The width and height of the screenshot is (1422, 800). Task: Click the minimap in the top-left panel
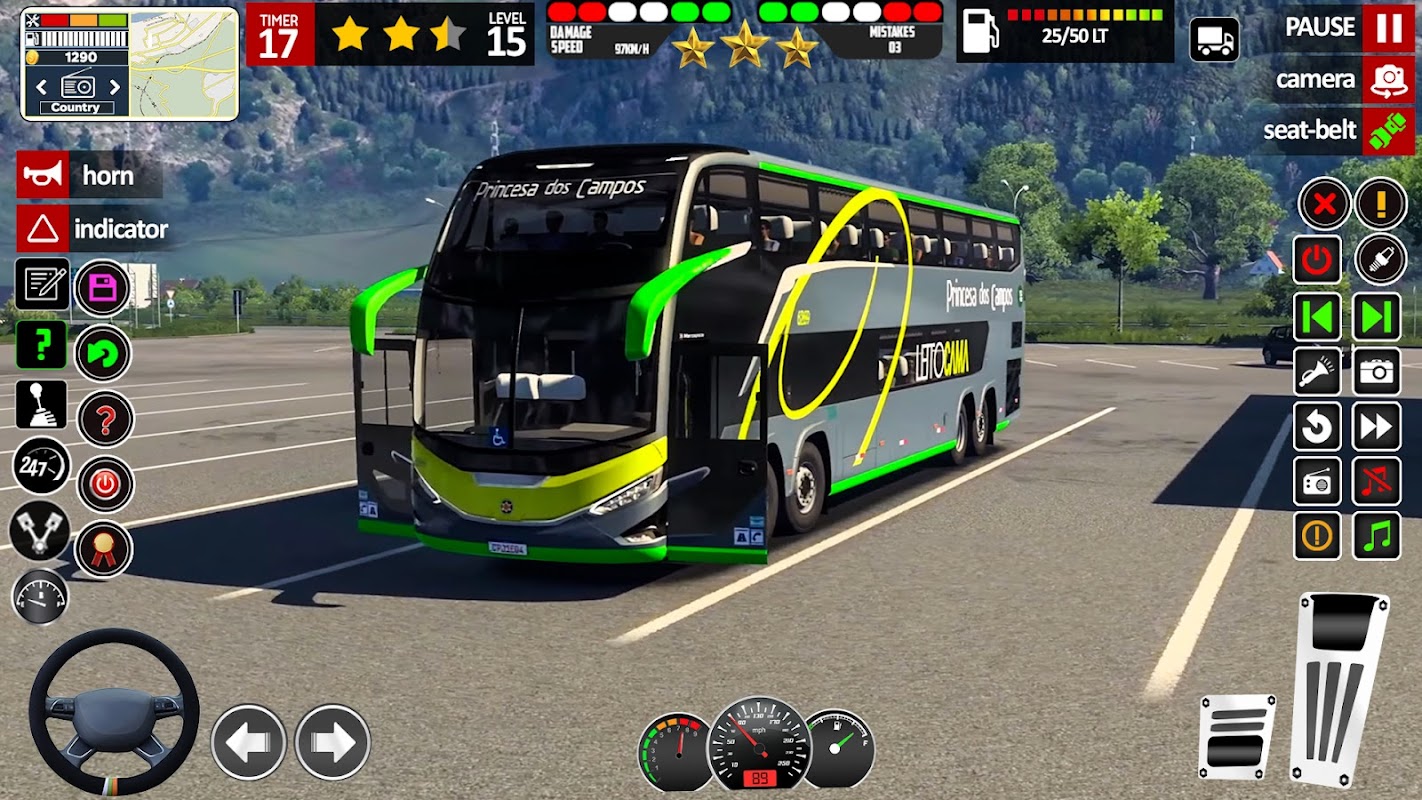184,64
